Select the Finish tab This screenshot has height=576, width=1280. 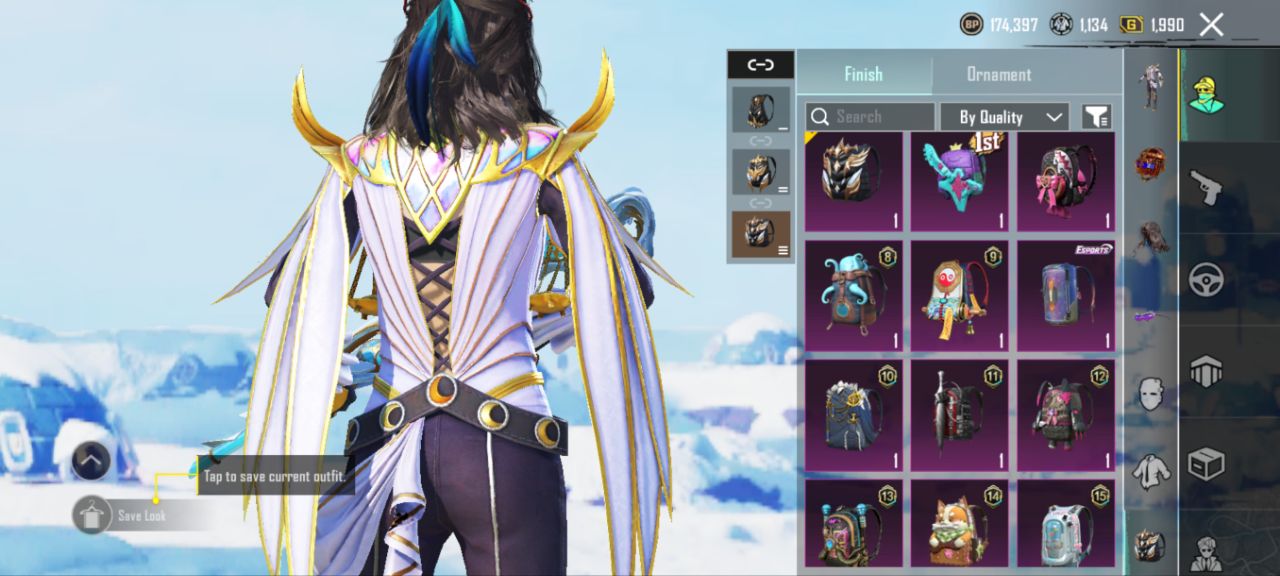coord(863,75)
